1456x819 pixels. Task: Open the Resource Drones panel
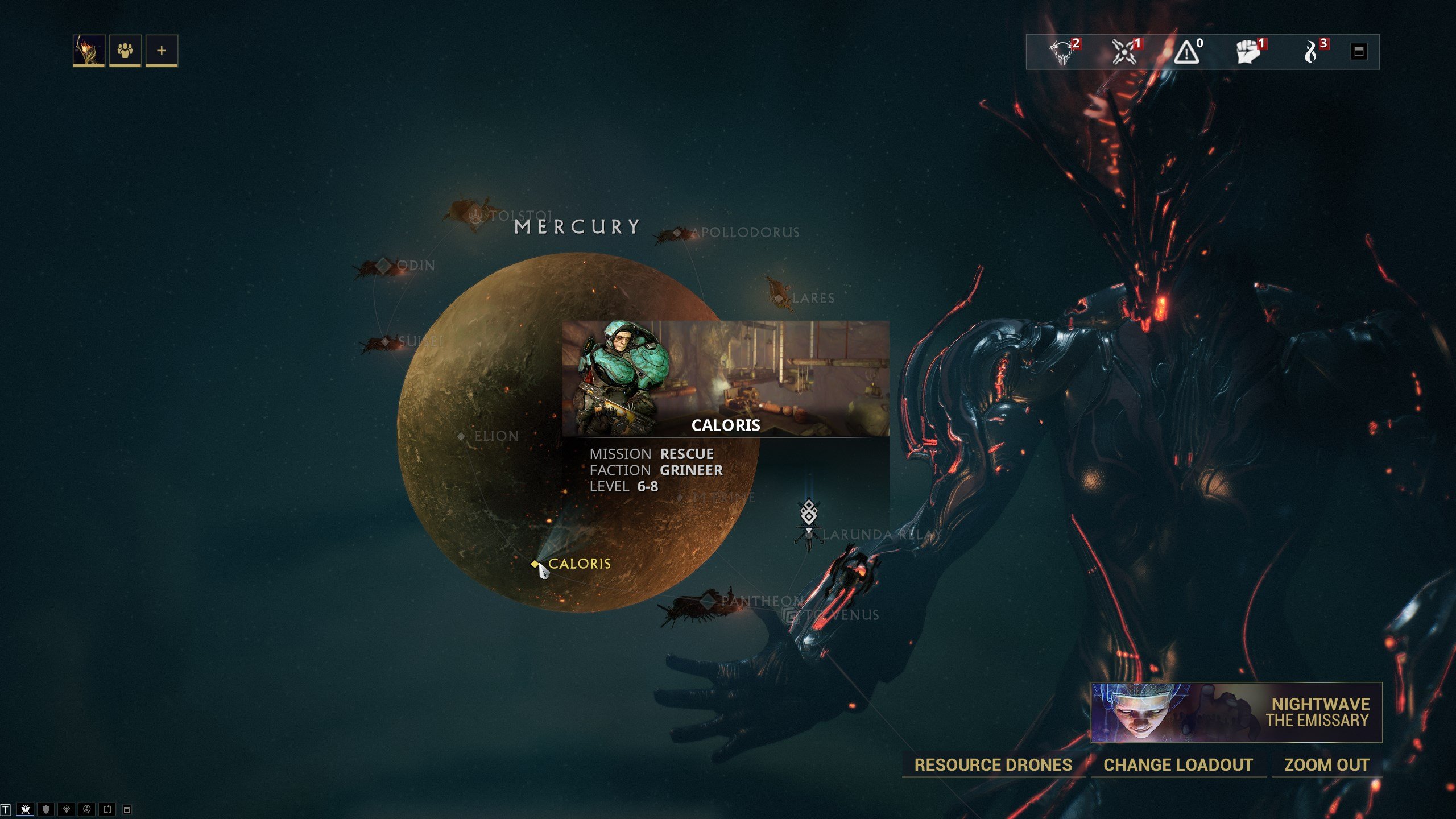993,765
